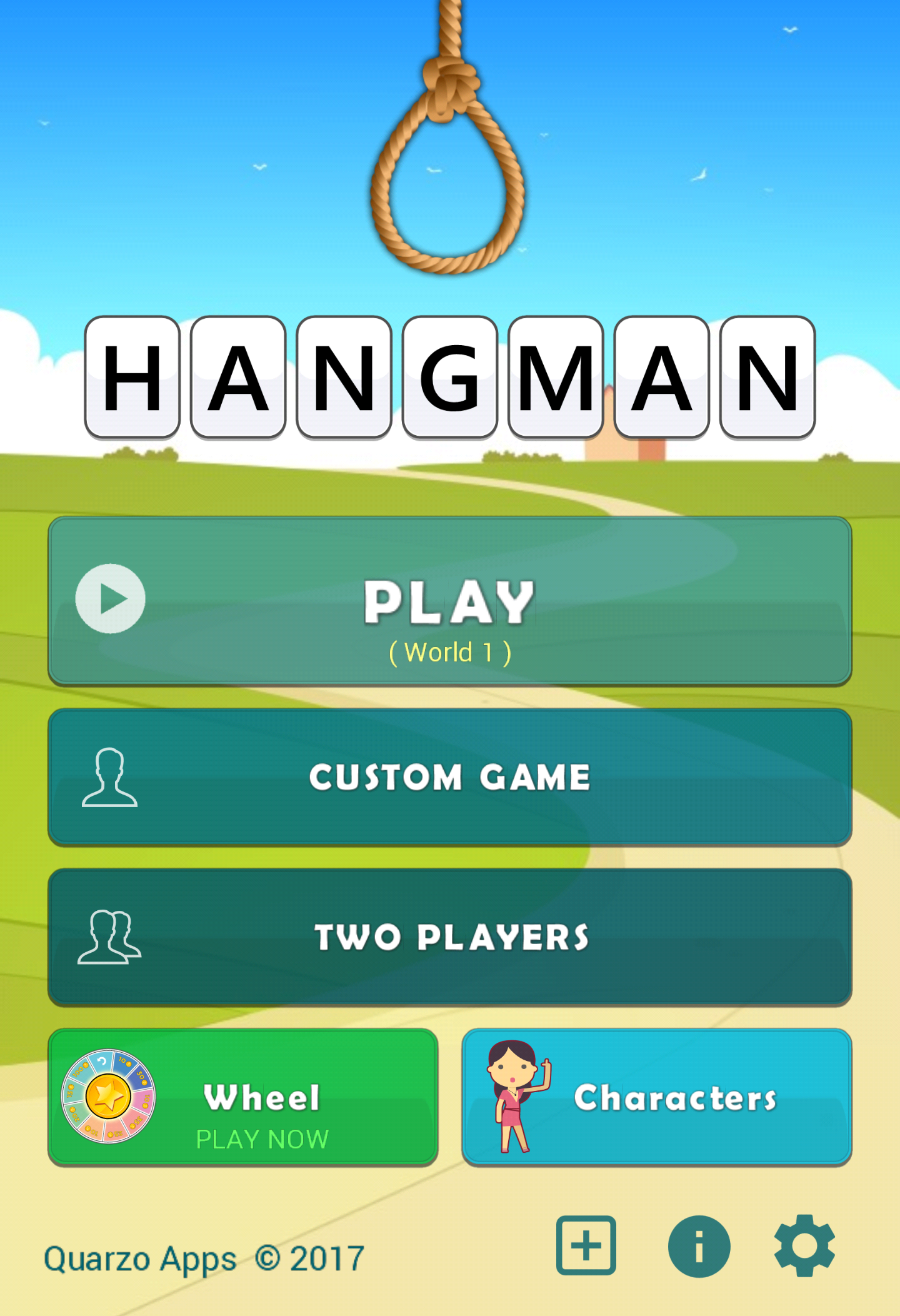
Task: Open the settings gear icon
Action: click(806, 1245)
